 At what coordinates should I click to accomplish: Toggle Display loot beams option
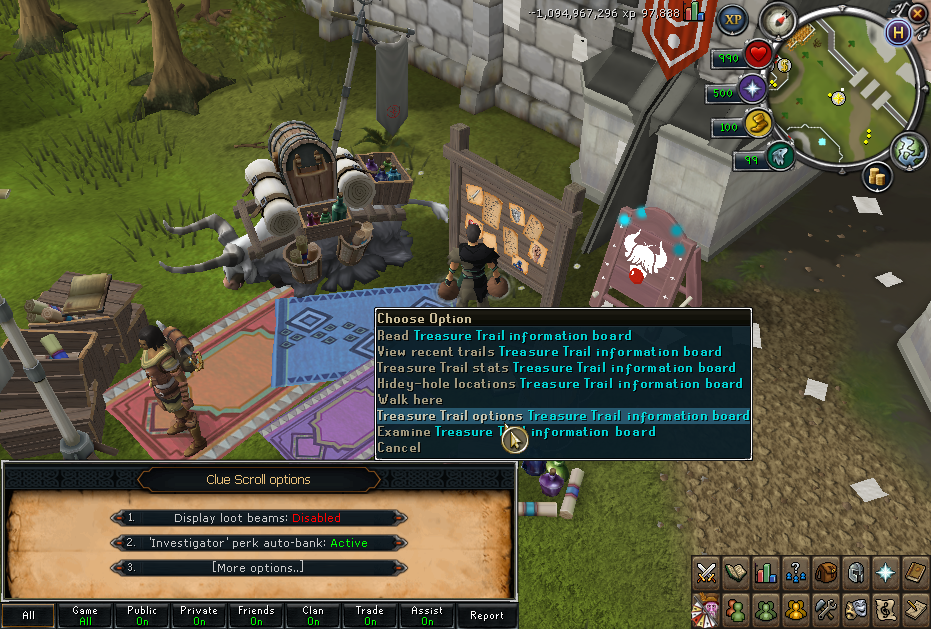(x=258, y=518)
